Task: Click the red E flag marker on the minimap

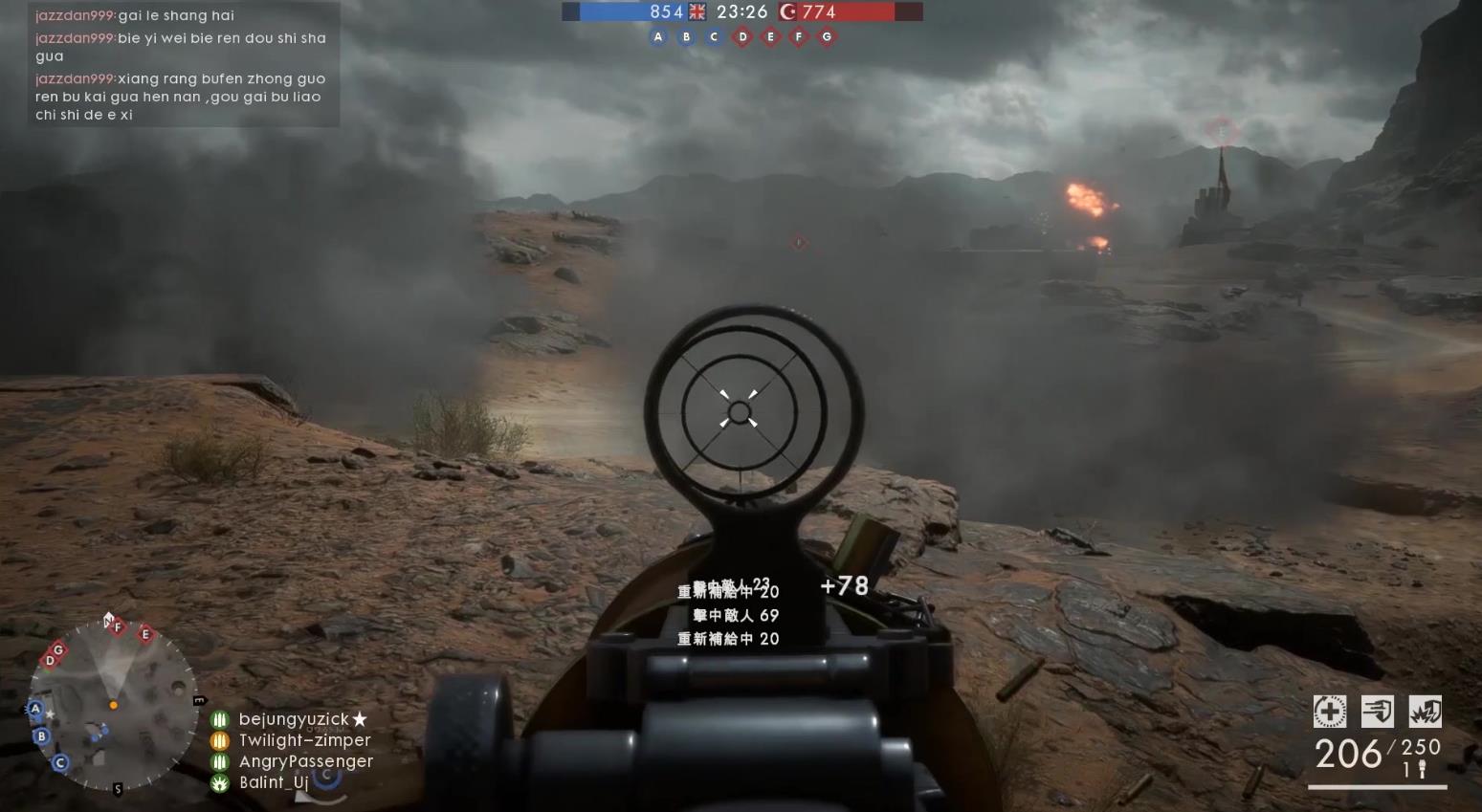Action: [x=145, y=634]
